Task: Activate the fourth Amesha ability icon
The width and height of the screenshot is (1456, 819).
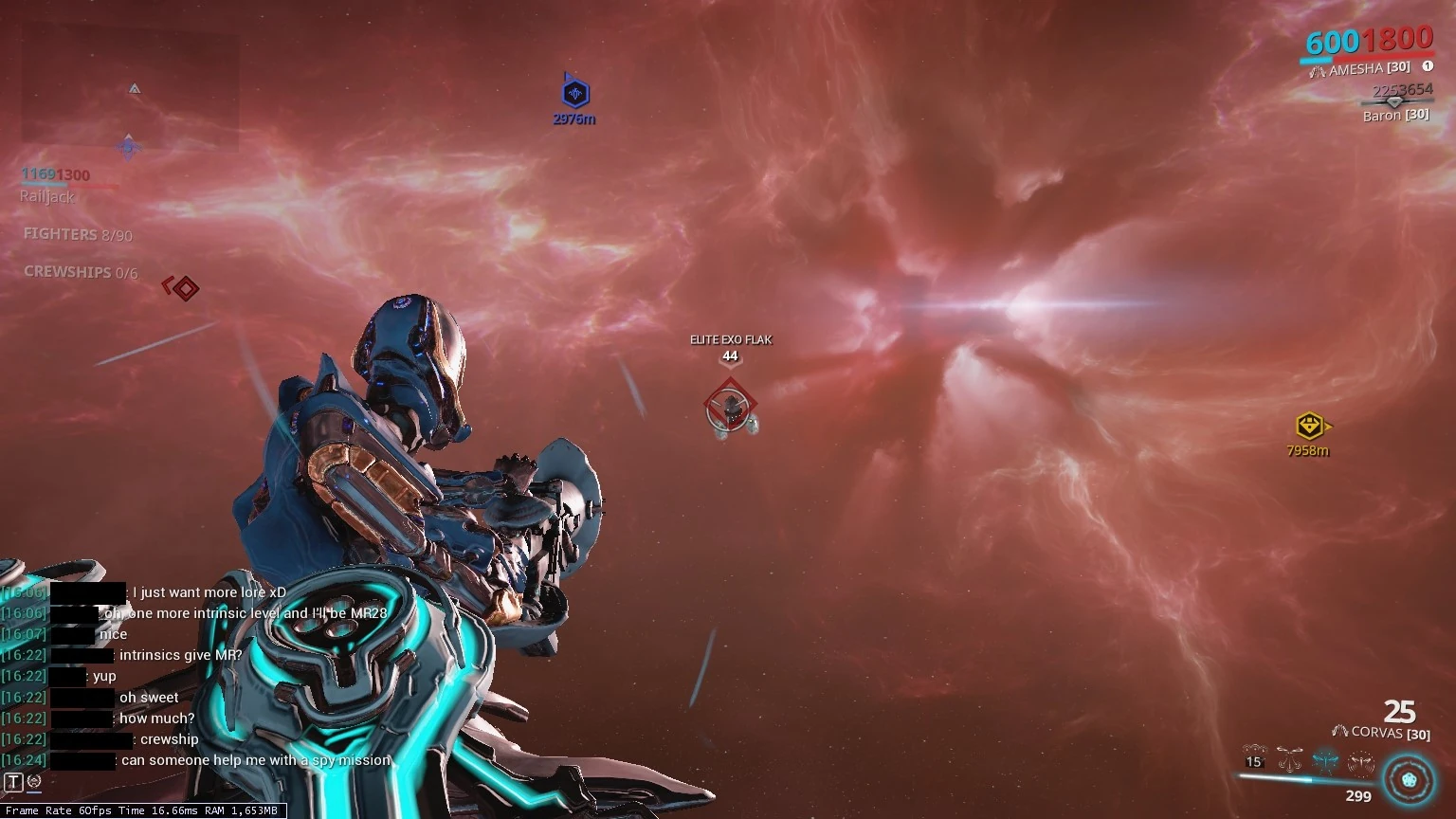Action: click(x=1359, y=758)
